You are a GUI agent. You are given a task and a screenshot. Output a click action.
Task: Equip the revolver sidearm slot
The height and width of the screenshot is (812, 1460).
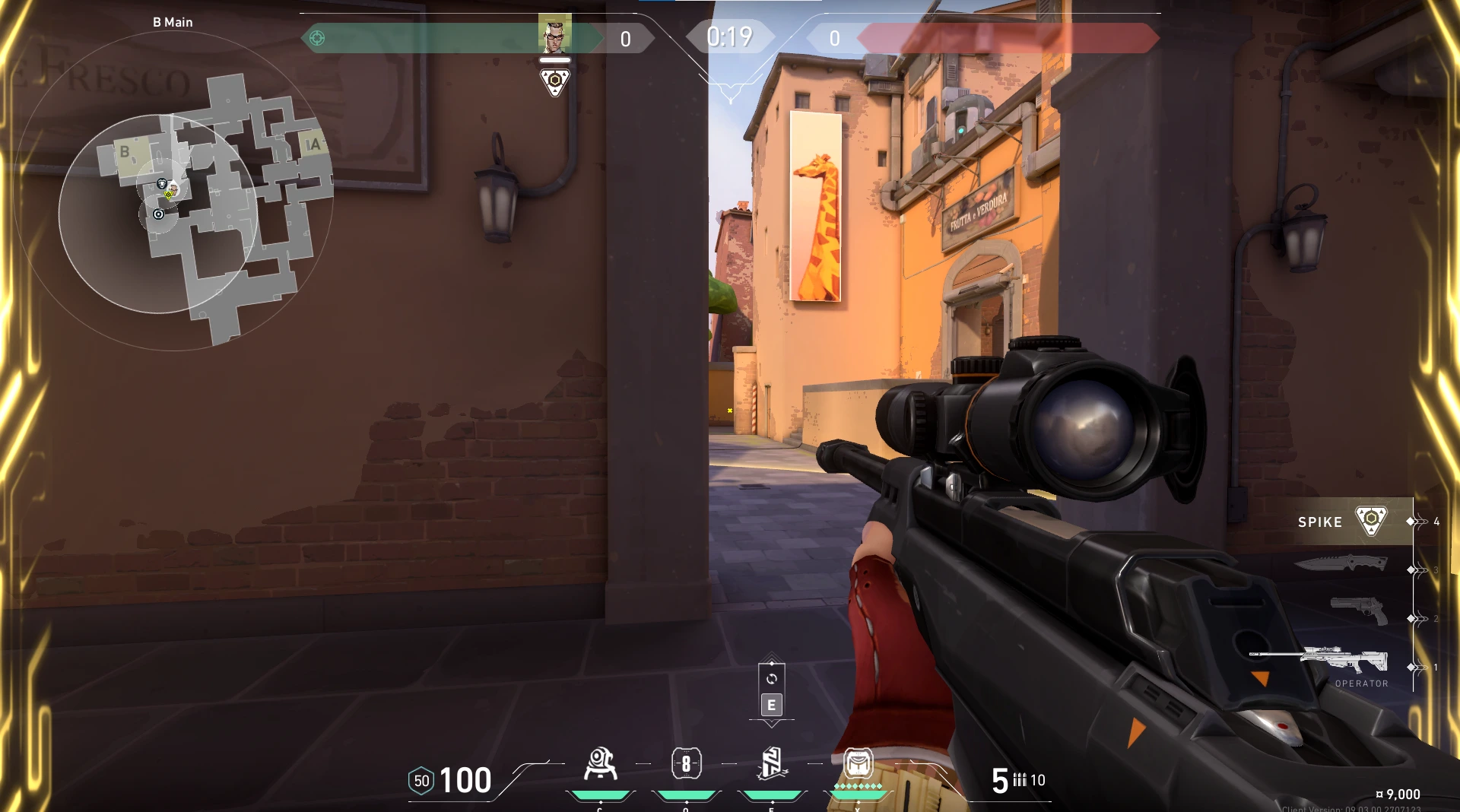(x=1359, y=611)
